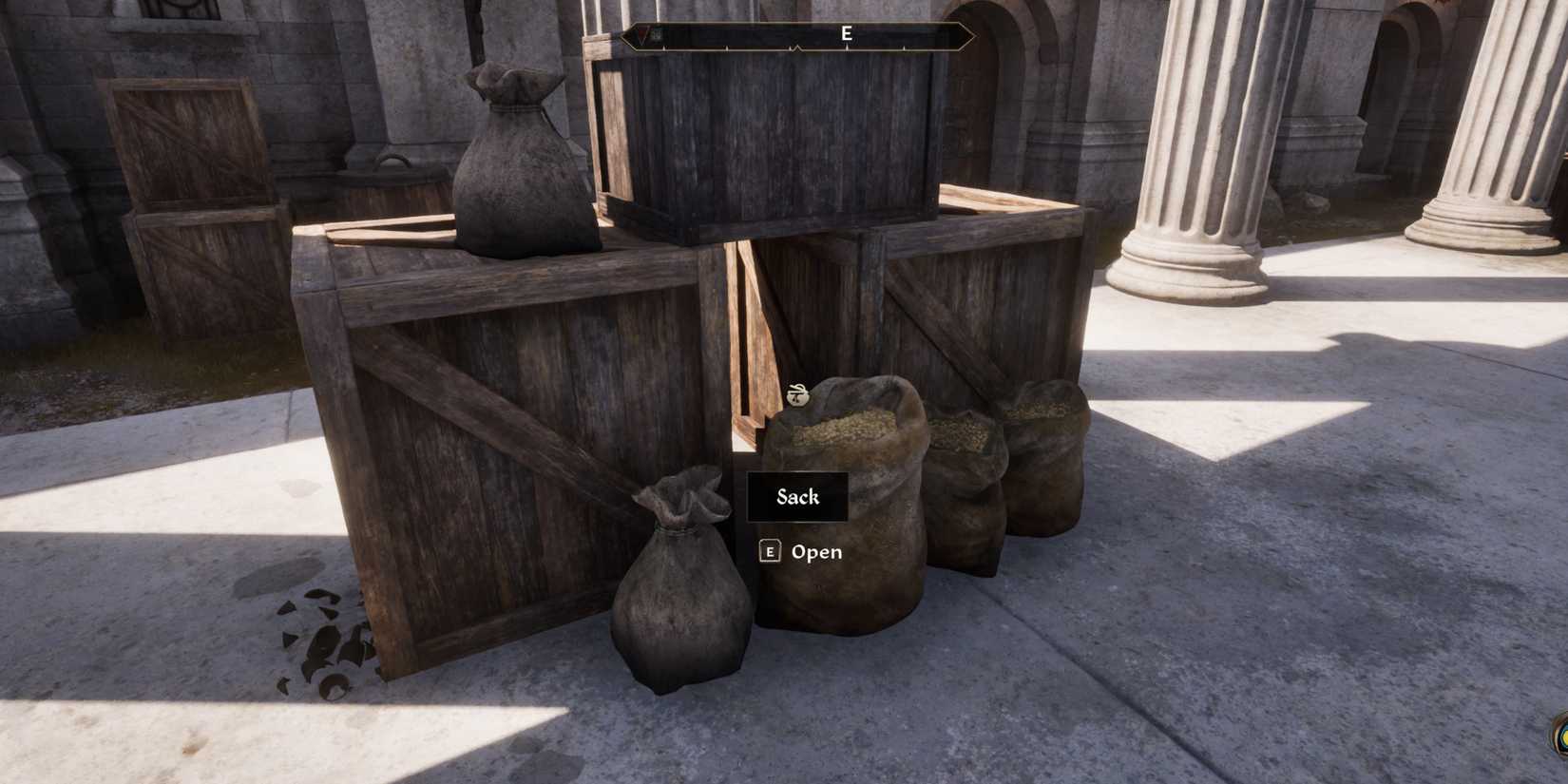Screen dimensions: 1568x784
Task: Click the red arrow marker on the top bar
Action: 641,33
